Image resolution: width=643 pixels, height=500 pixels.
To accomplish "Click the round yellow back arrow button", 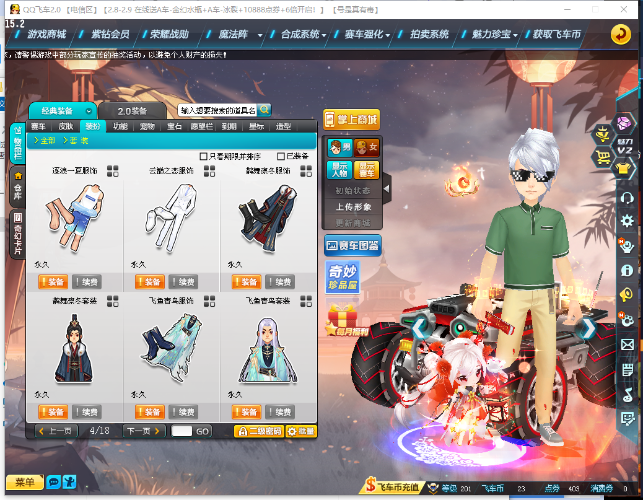I will click(x=621, y=34).
